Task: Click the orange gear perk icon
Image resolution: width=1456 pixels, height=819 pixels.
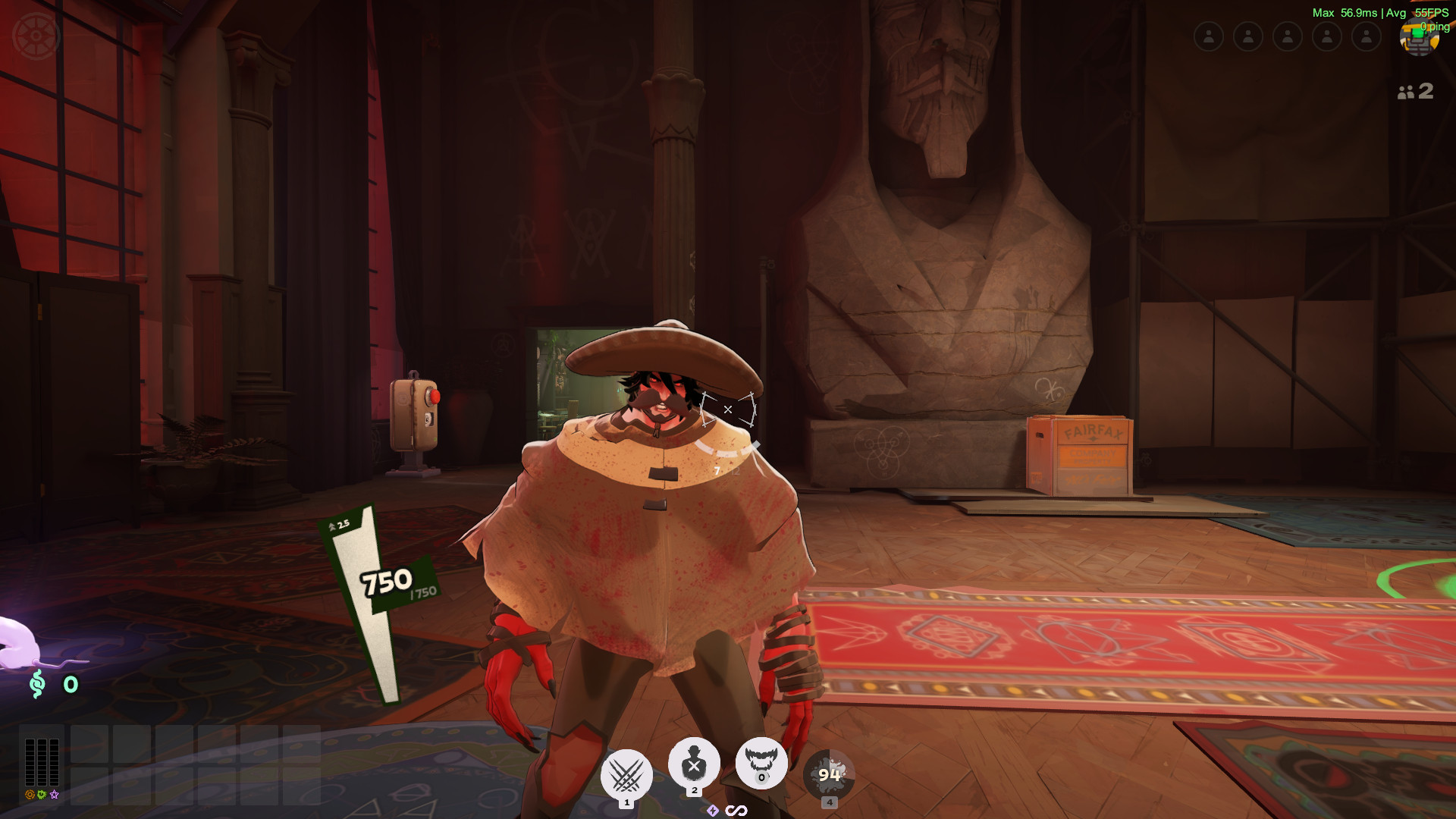Action: [29, 794]
